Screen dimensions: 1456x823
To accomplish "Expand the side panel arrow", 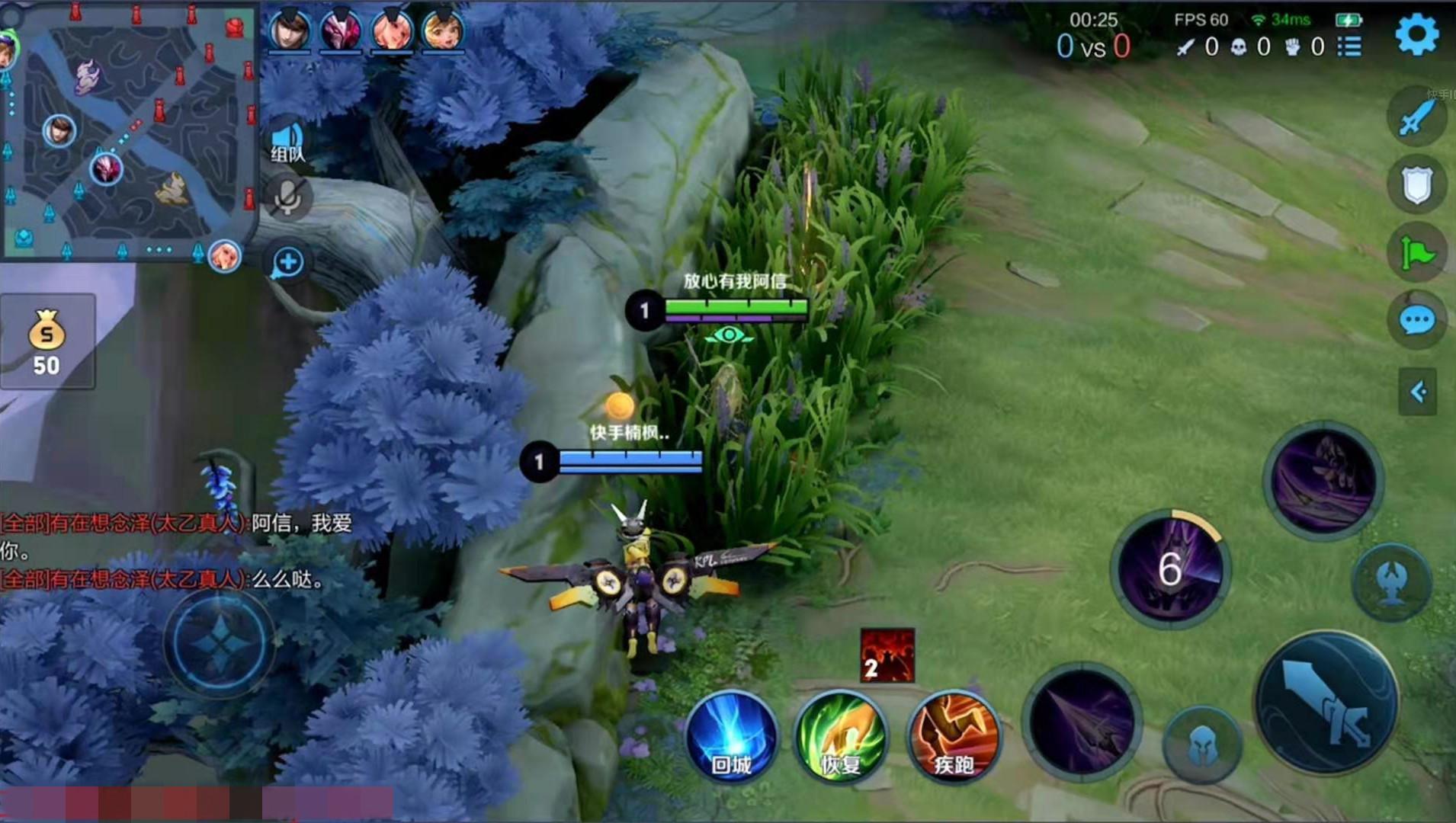I will pyautogui.click(x=1418, y=392).
